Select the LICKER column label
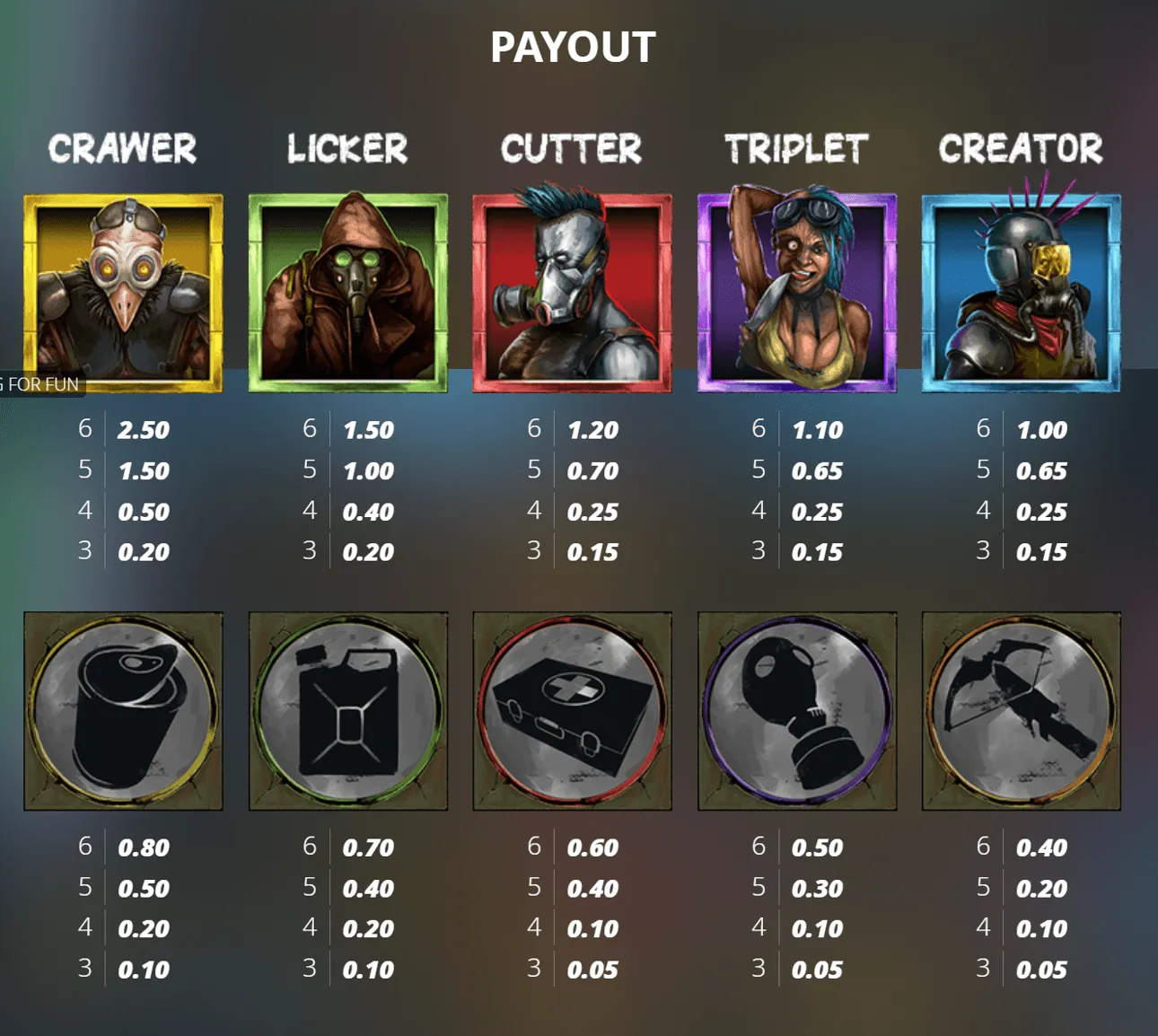This screenshot has width=1158, height=1036. click(348, 149)
